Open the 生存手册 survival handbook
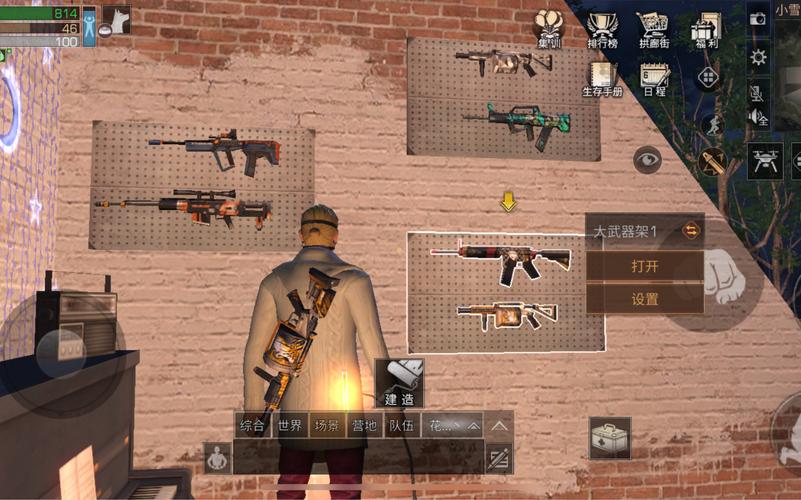This screenshot has width=801, height=500. pyautogui.click(x=602, y=78)
